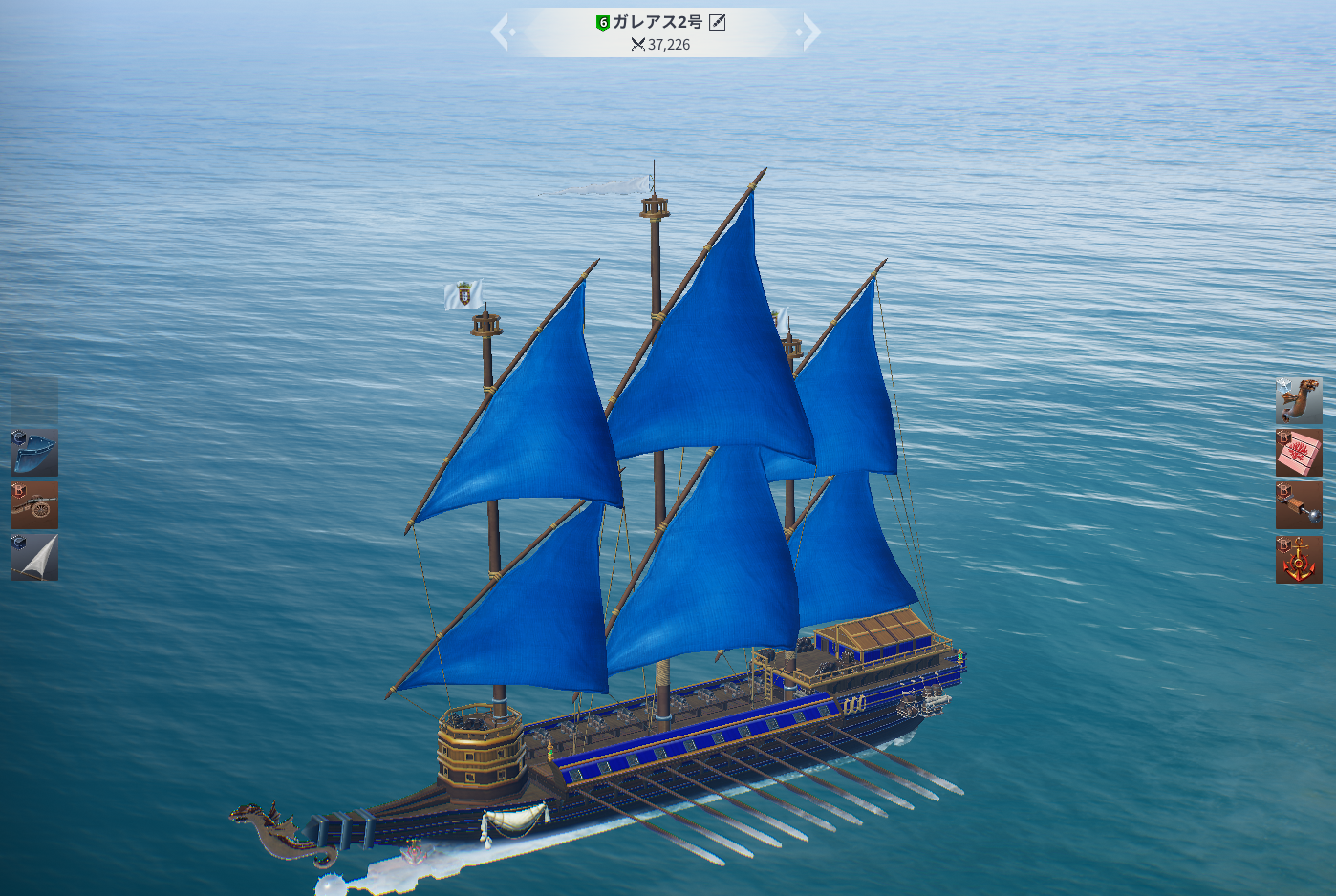This screenshot has height=896, width=1336.
Task: Open the cannon equipment slot
Action: tap(34, 505)
